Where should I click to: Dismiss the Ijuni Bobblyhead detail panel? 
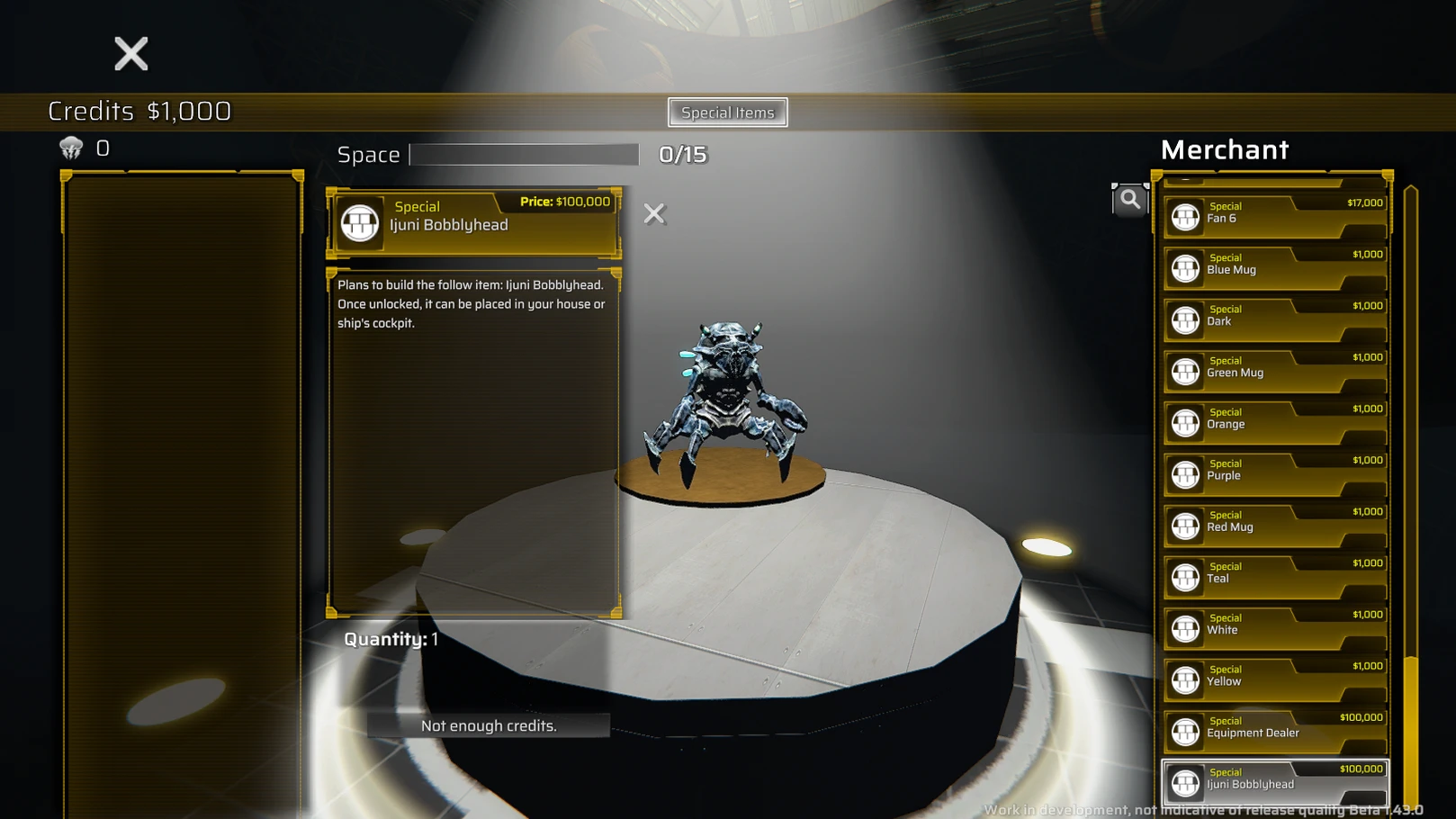pyautogui.click(x=654, y=213)
